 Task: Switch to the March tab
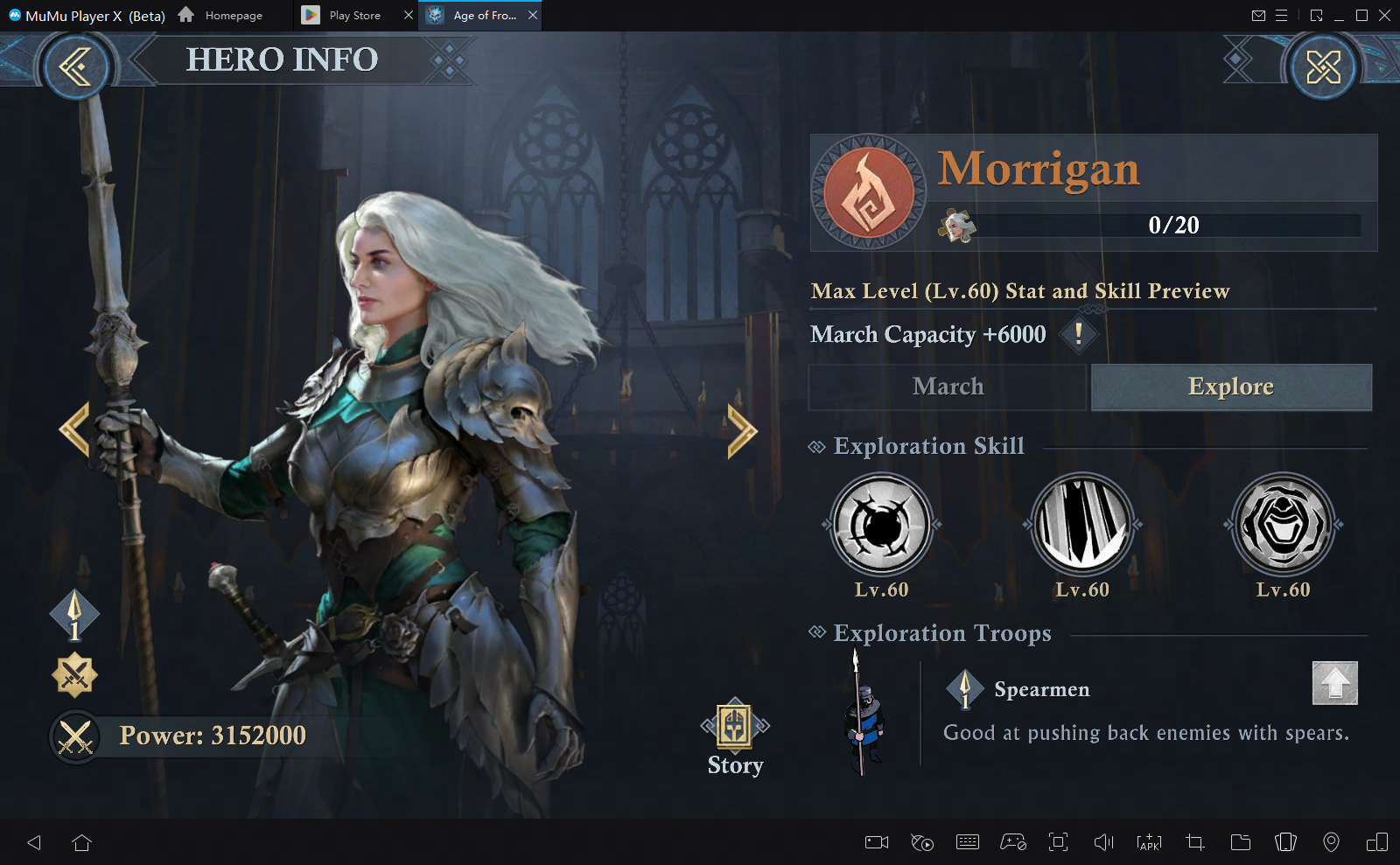(x=948, y=387)
